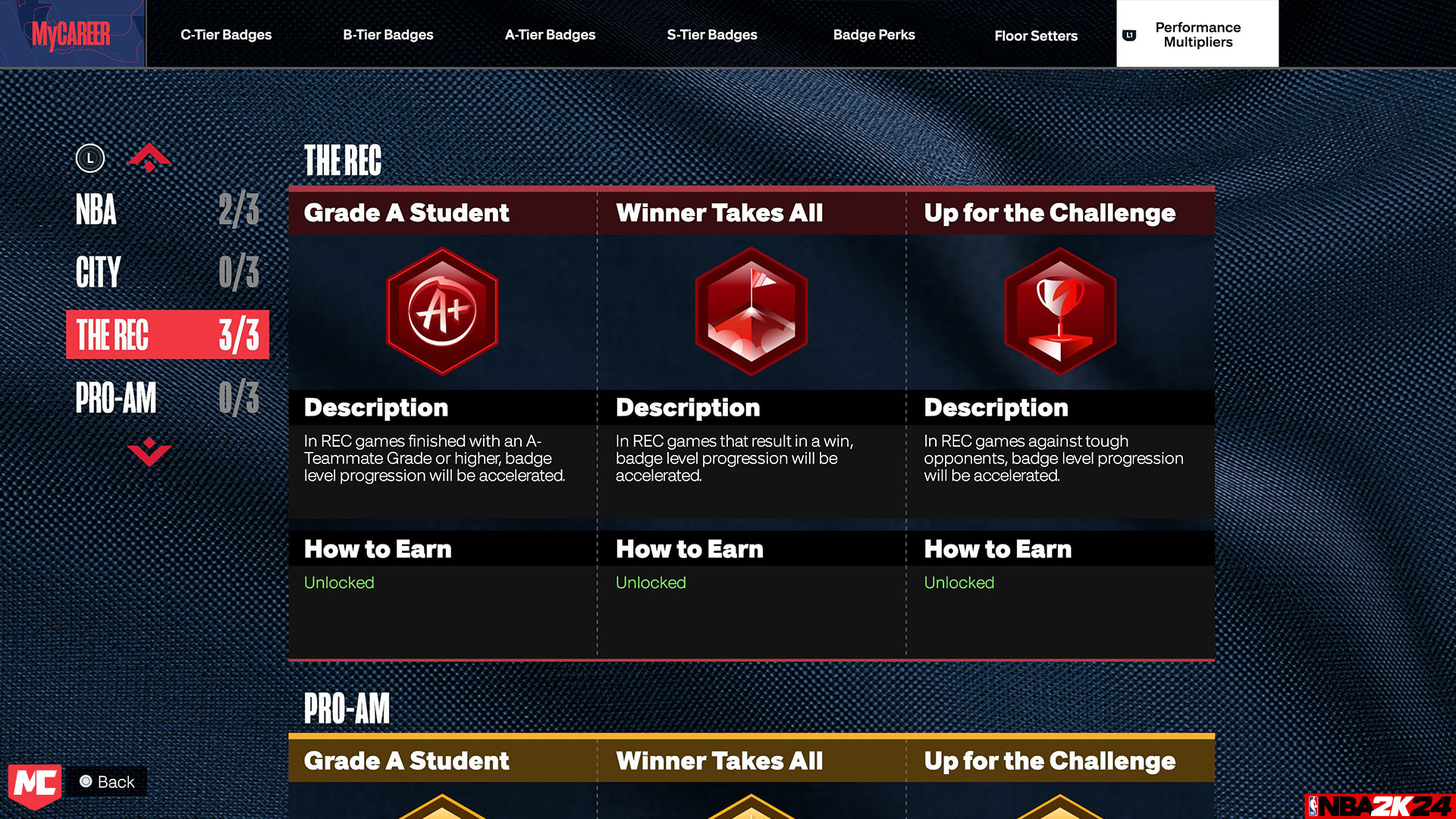Click the MyCAREER logo
Image resolution: width=1456 pixels, height=819 pixels.
pyautogui.click(x=72, y=33)
